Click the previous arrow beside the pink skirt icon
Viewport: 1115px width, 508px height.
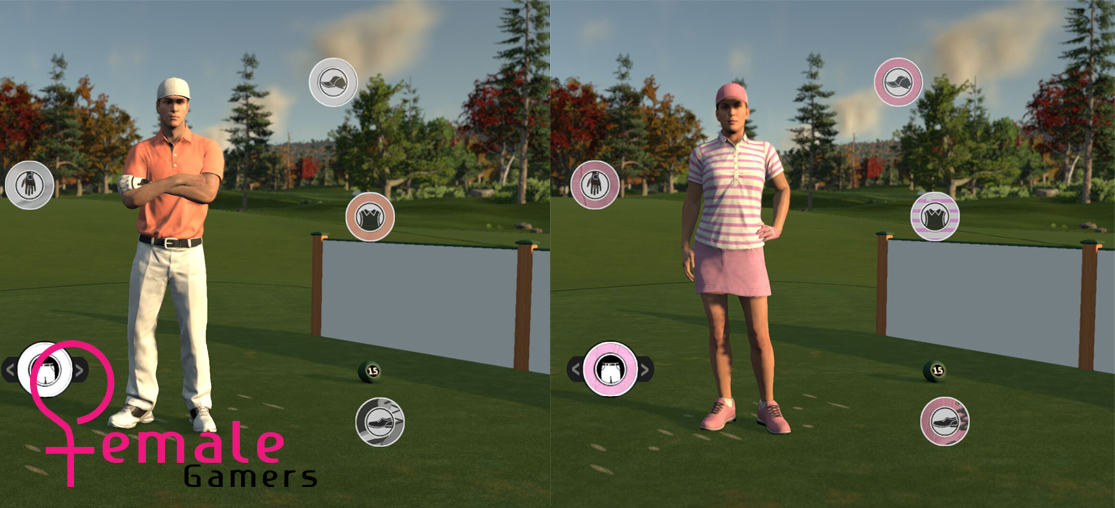pos(575,369)
